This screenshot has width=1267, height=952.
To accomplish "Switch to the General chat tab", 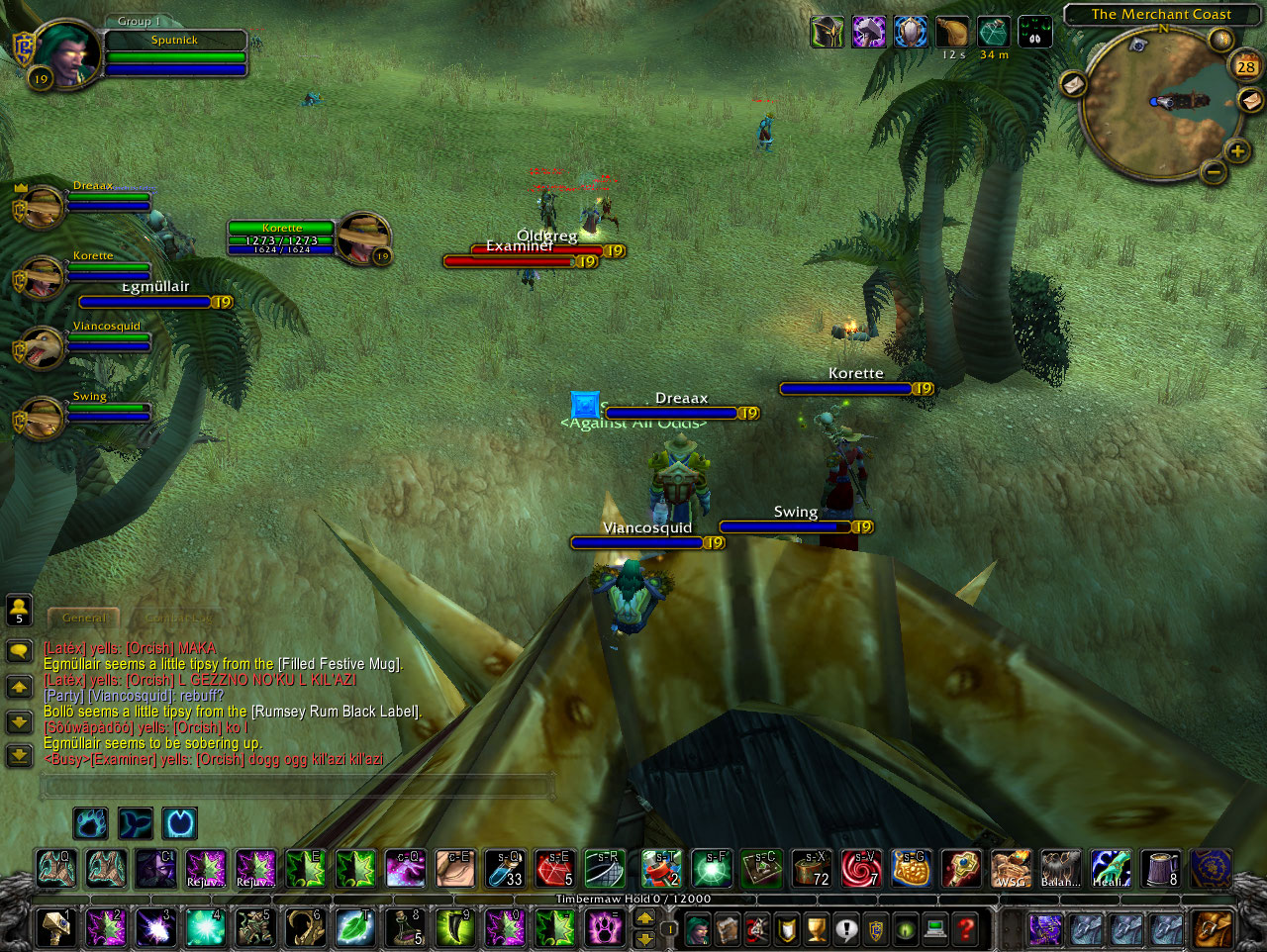I will 84,618.
